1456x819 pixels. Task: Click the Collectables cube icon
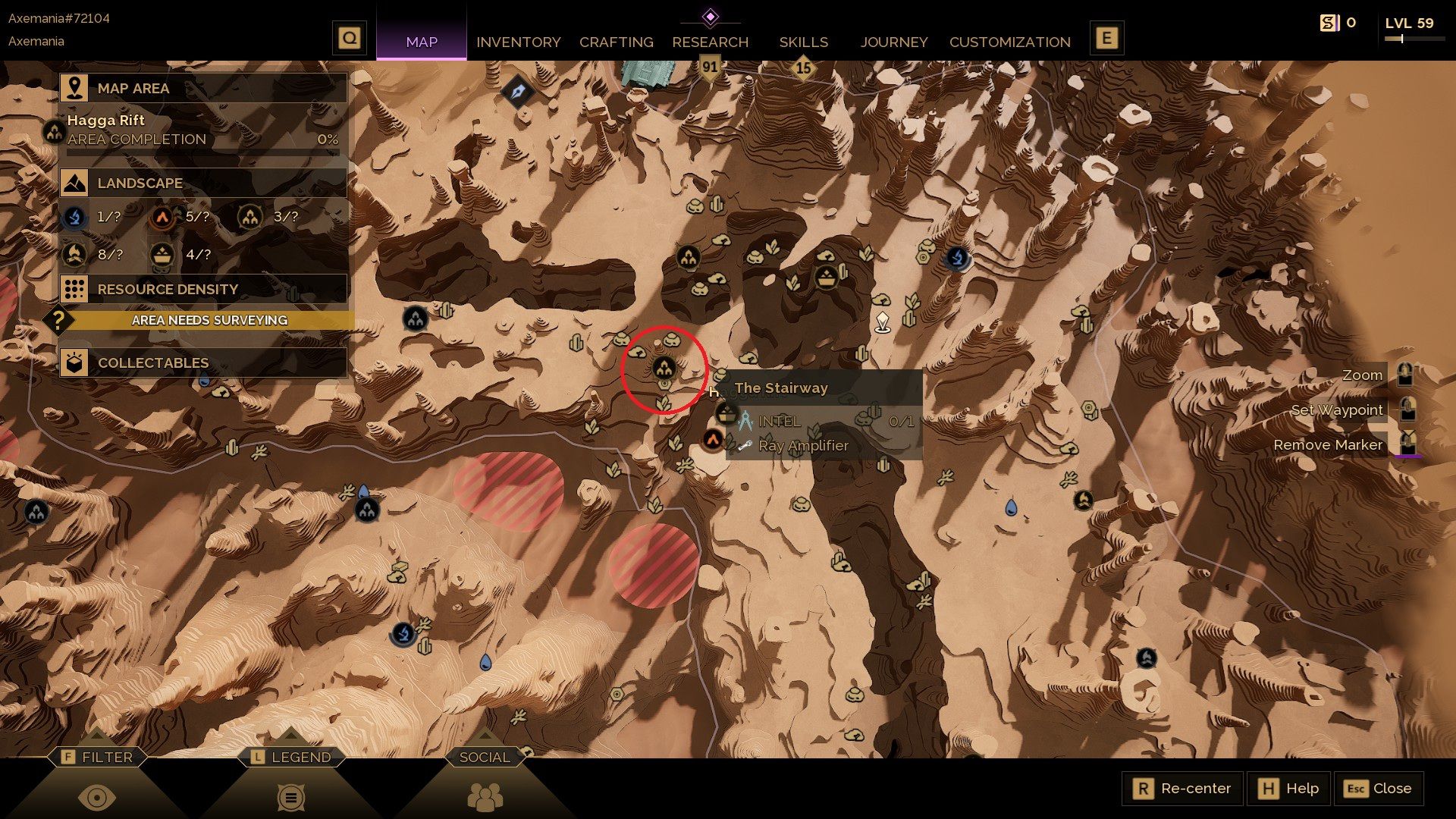74,362
